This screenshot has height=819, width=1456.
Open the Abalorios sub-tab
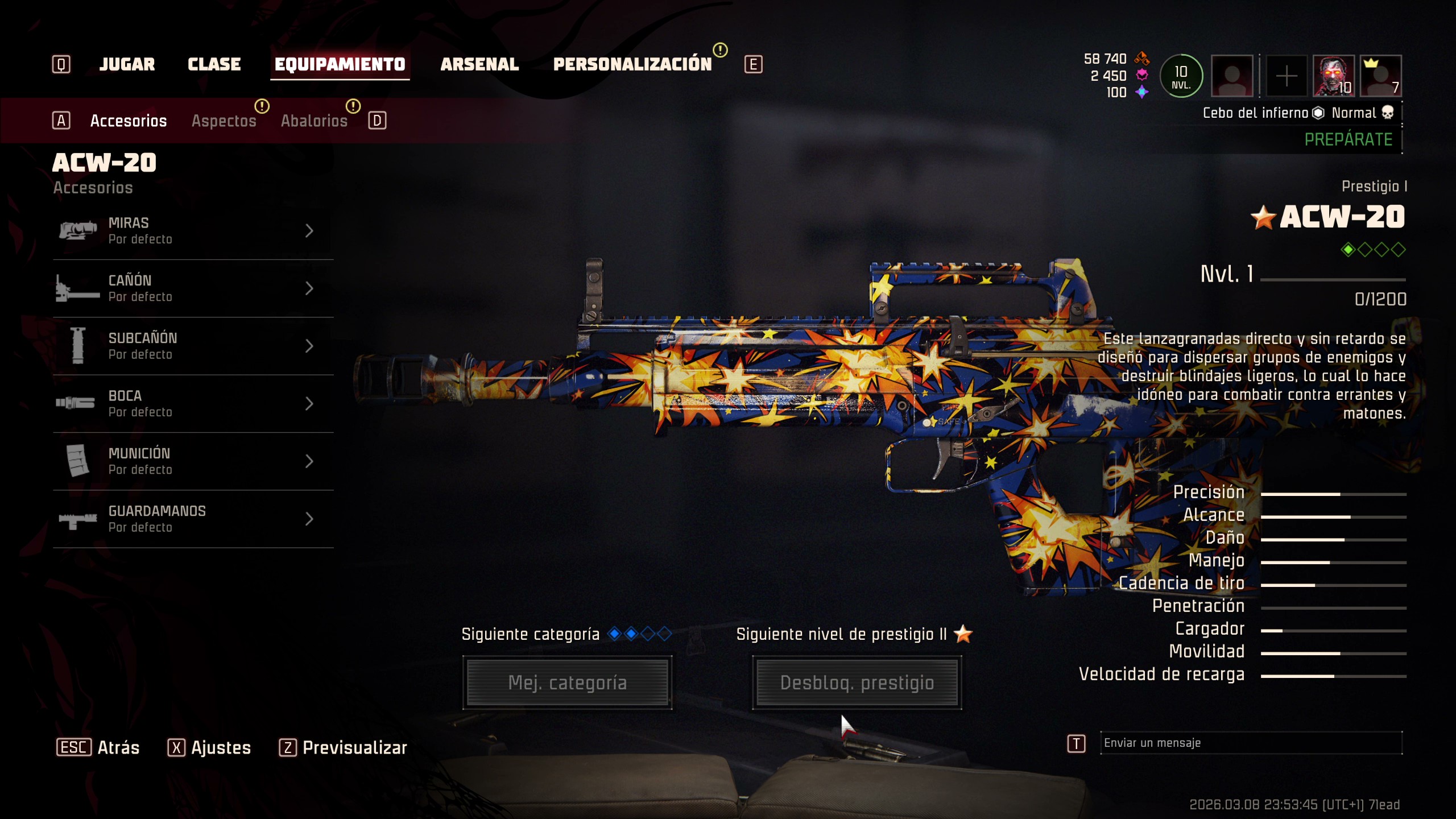314,121
